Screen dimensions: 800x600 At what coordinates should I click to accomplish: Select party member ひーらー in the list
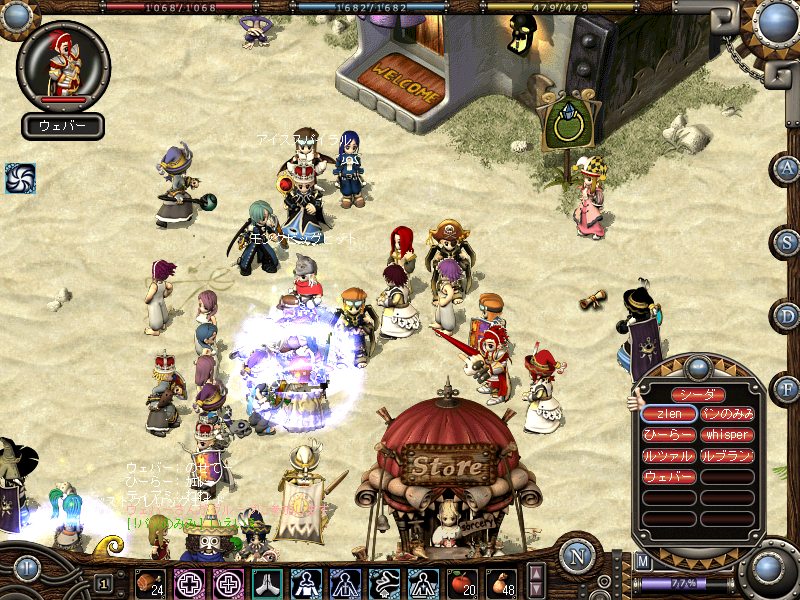tap(669, 435)
